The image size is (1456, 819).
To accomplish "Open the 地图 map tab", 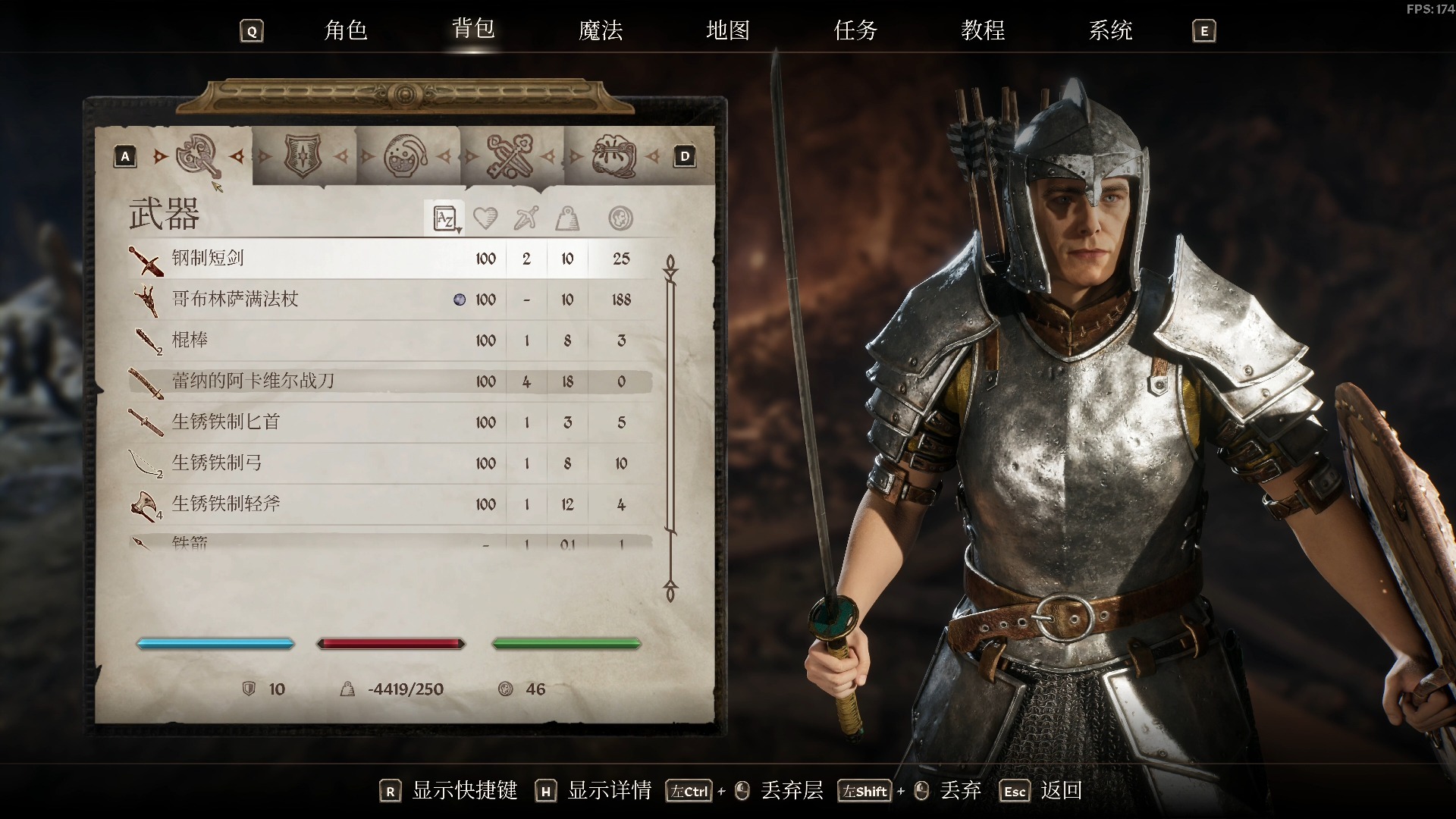I will point(728,30).
